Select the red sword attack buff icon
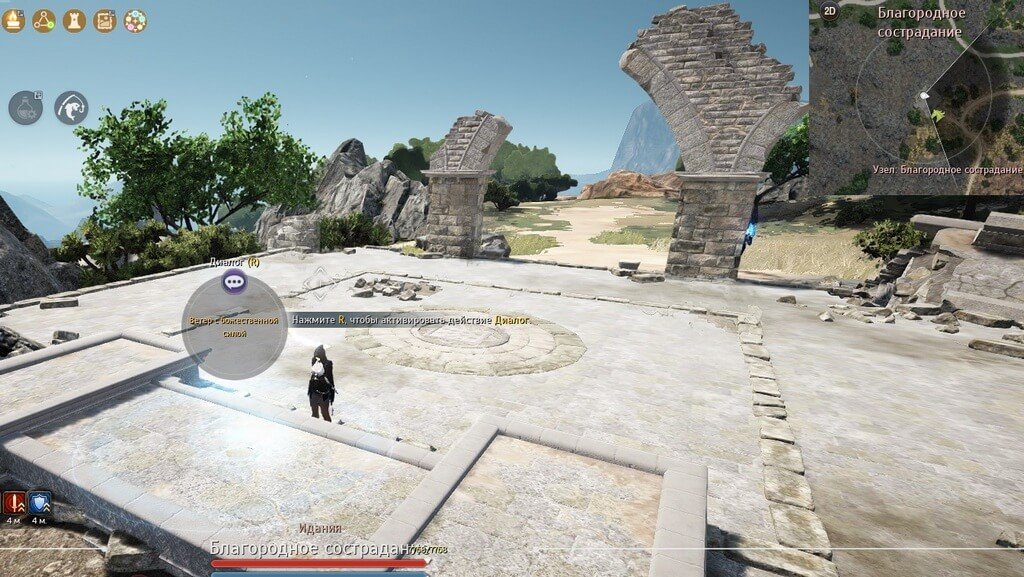 pyautogui.click(x=14, y=502)
